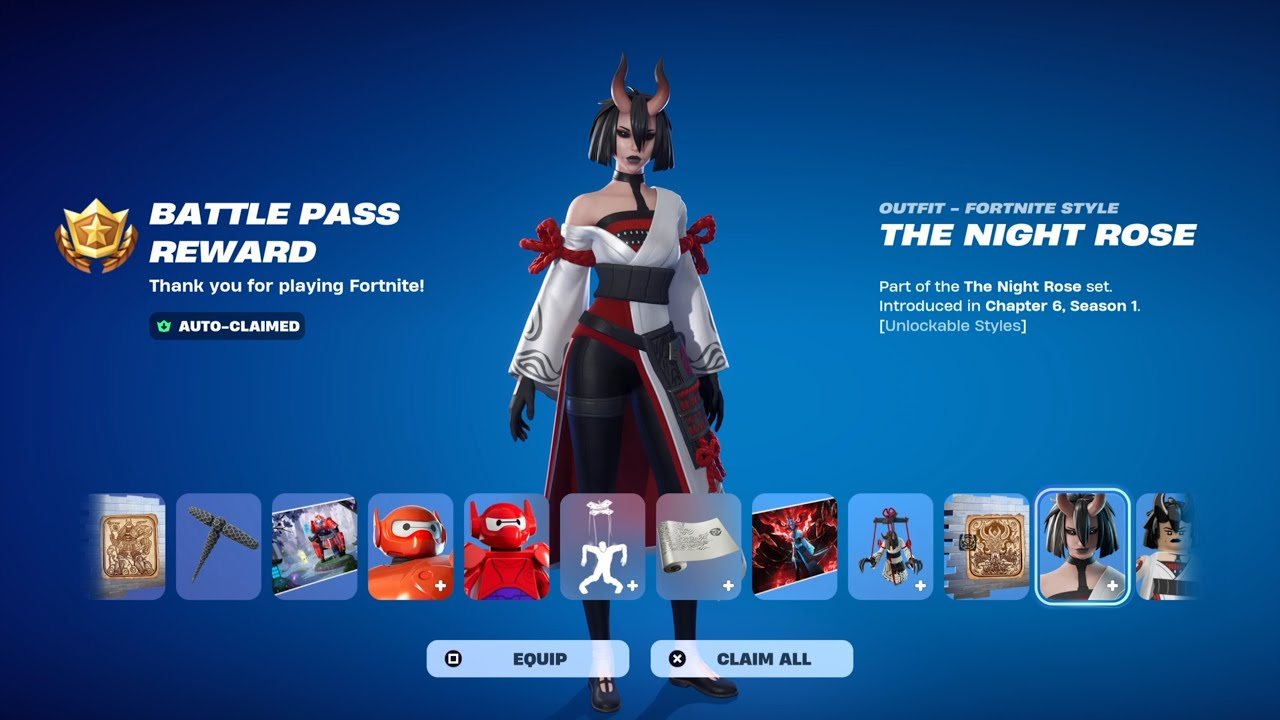Select the white scroll wrap reward
This screenshot has height=720, width=1280.
[698, 546]
